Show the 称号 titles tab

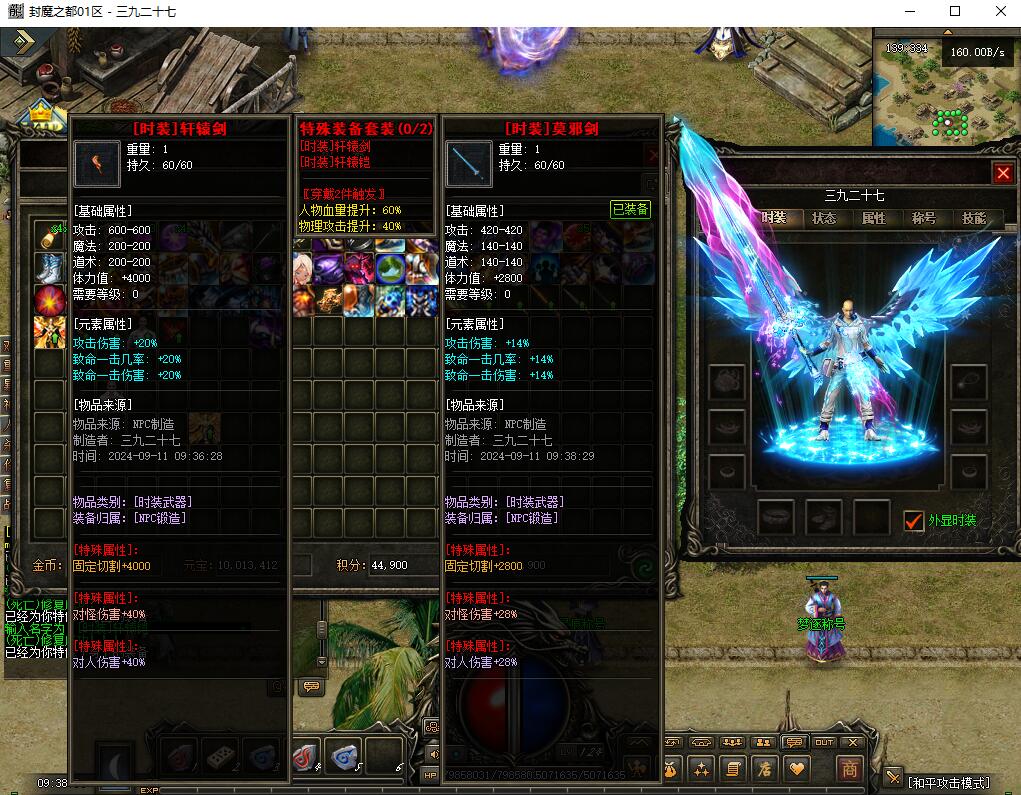[924, 218]
